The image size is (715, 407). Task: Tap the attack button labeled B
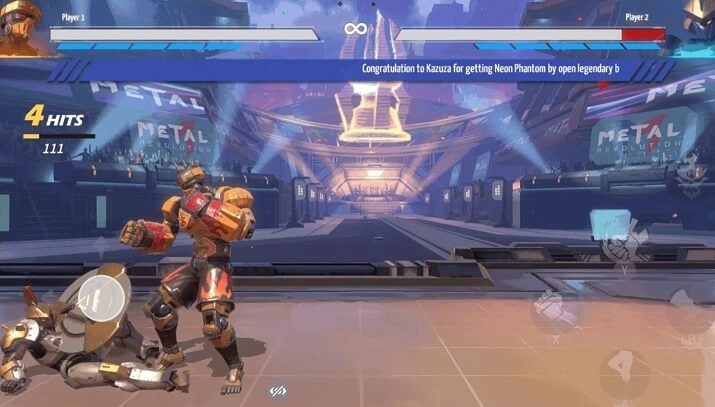(x=688, y=314)
